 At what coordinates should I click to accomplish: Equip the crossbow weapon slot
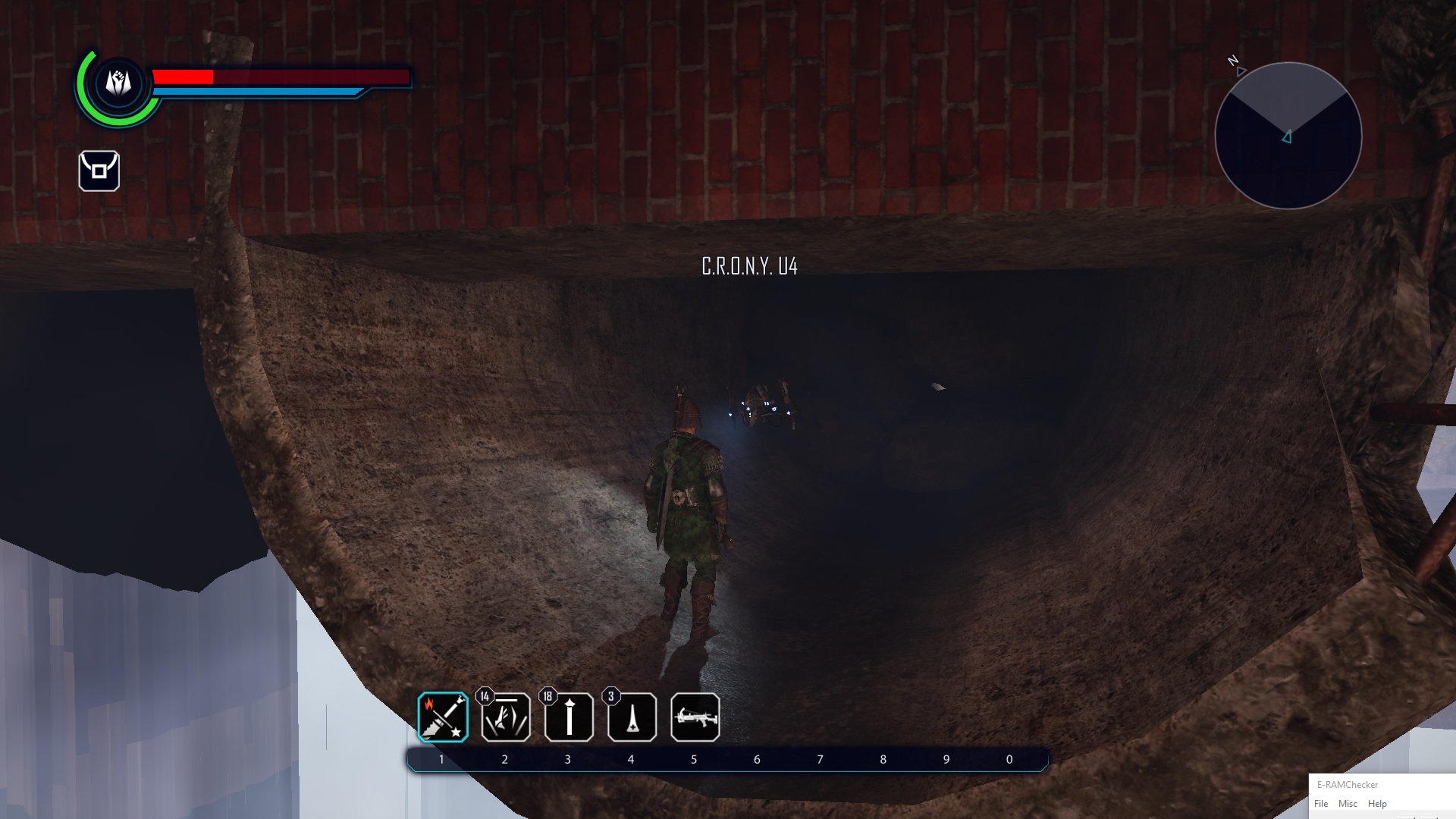(695, 717)
